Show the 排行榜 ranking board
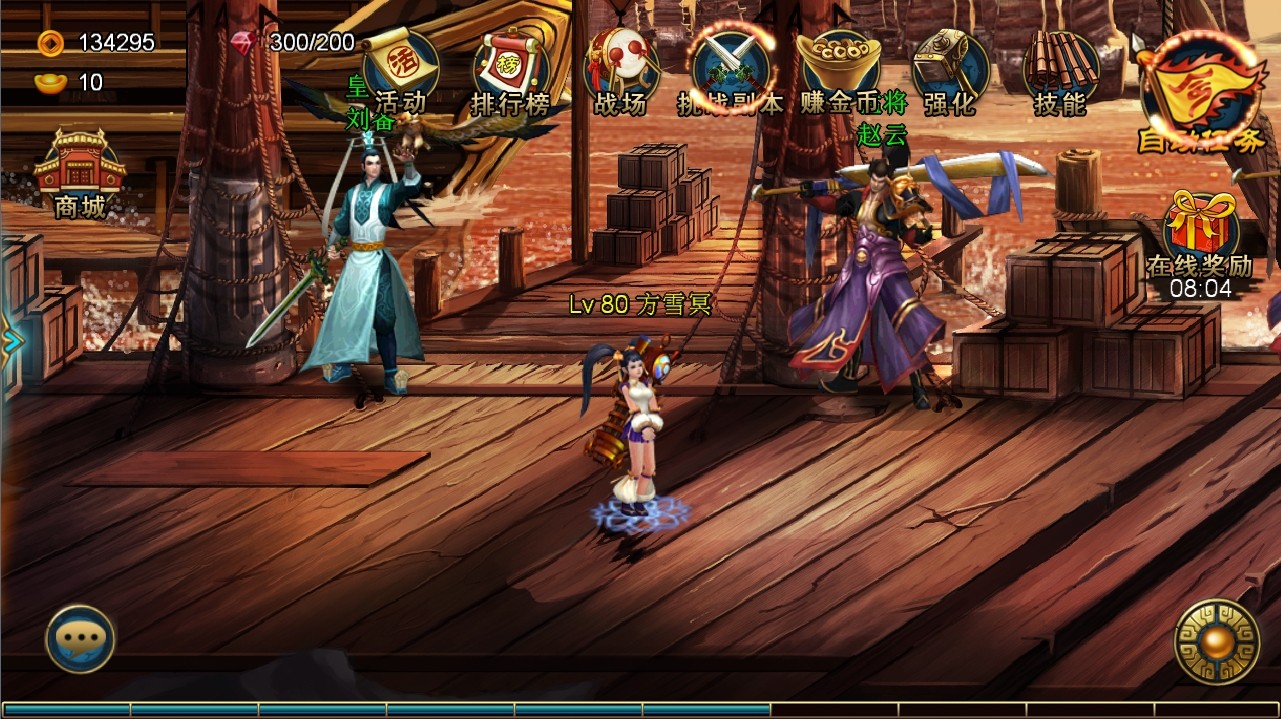This screenshot has height=719, width=1281. click(x=511, y=72)
